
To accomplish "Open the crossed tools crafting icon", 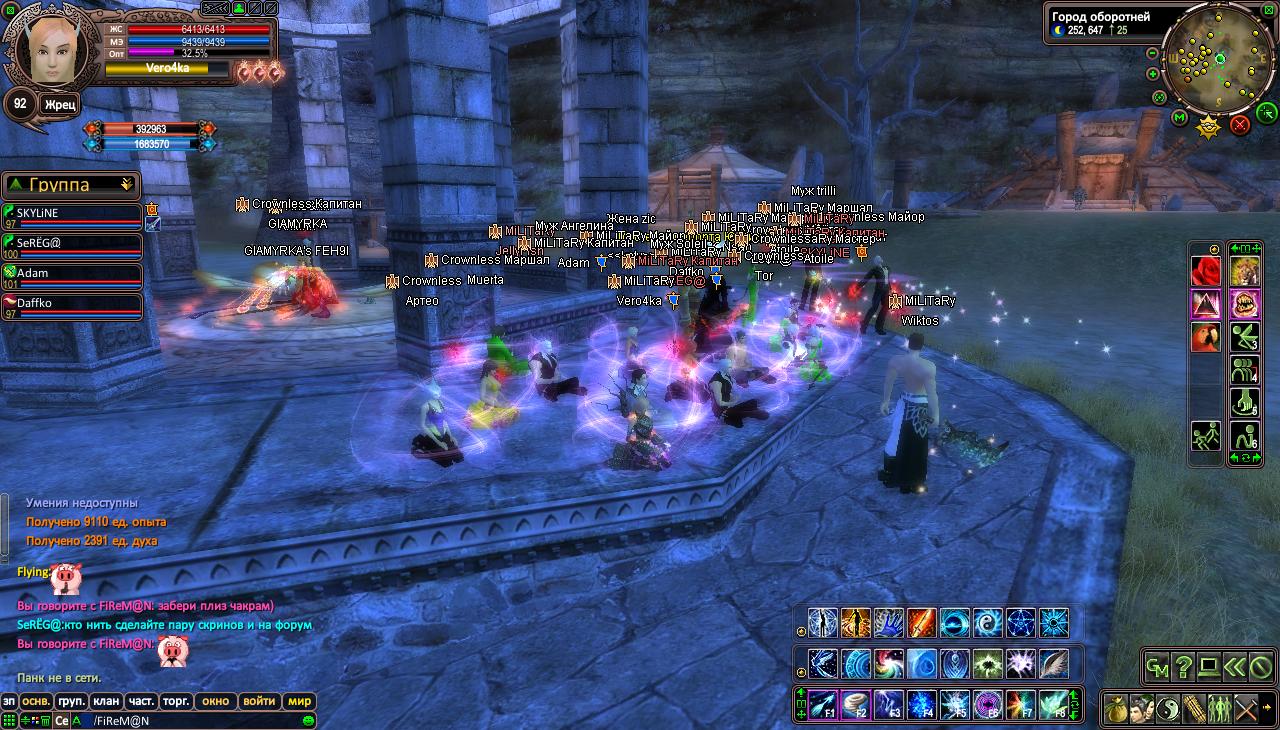I will point(1246,709).
